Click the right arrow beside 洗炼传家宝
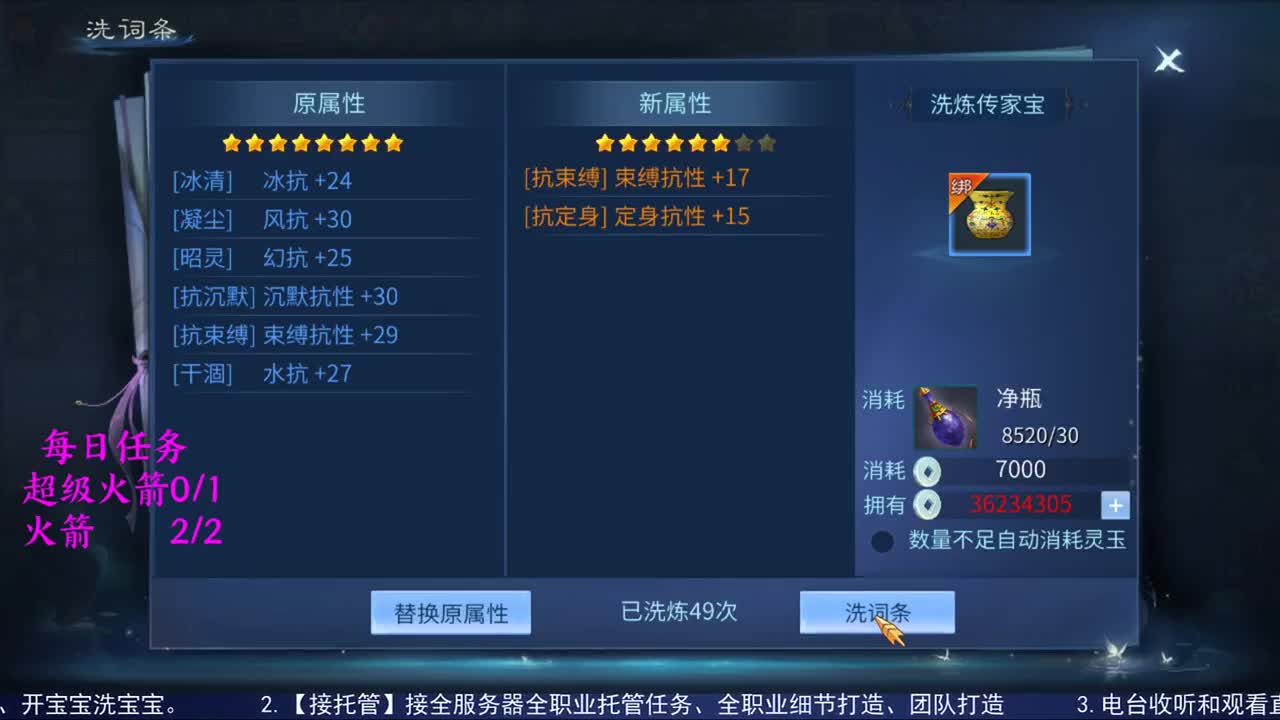Screen dimensions: 1280x720 click(1068, 105)
